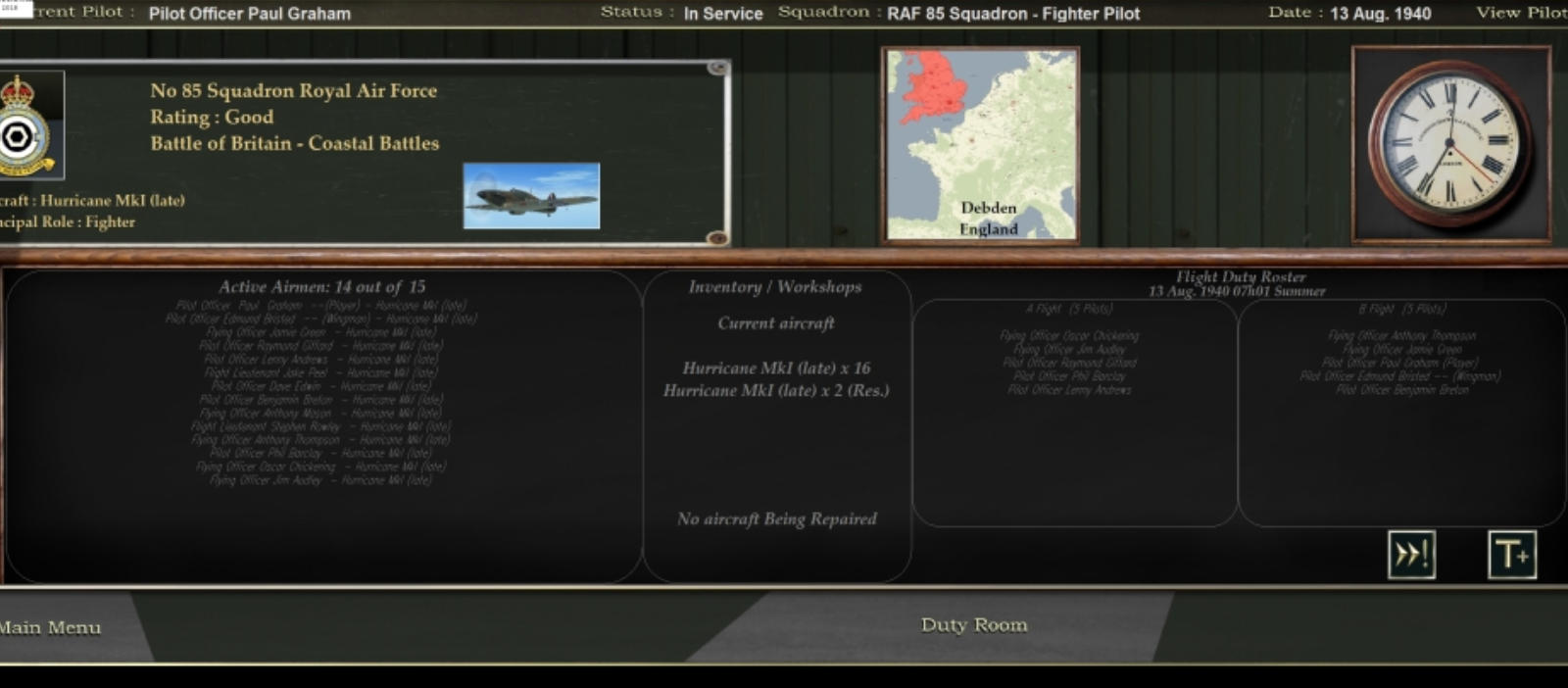Click the T+ time advance button
The image size is (1568, 688).
click(x=1511, y=555)
